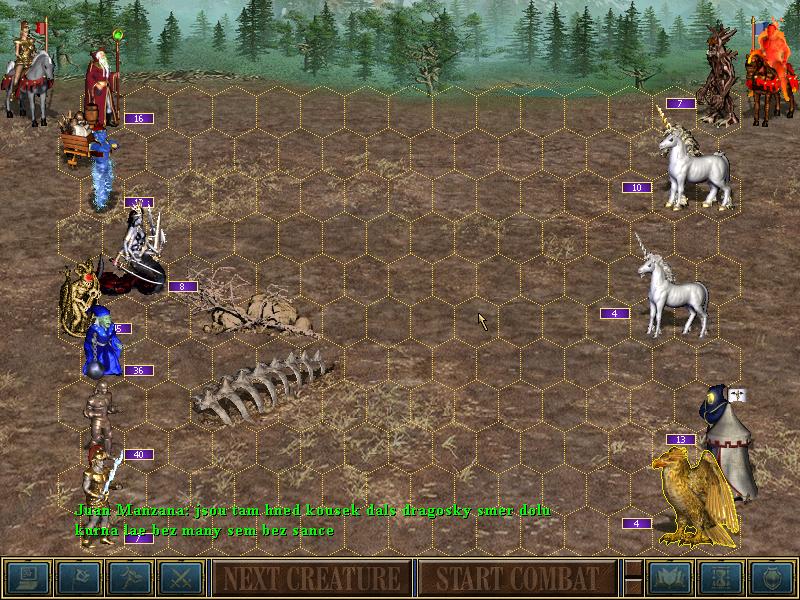
Task: Click Start Combat
Action: tap(517, 578)
